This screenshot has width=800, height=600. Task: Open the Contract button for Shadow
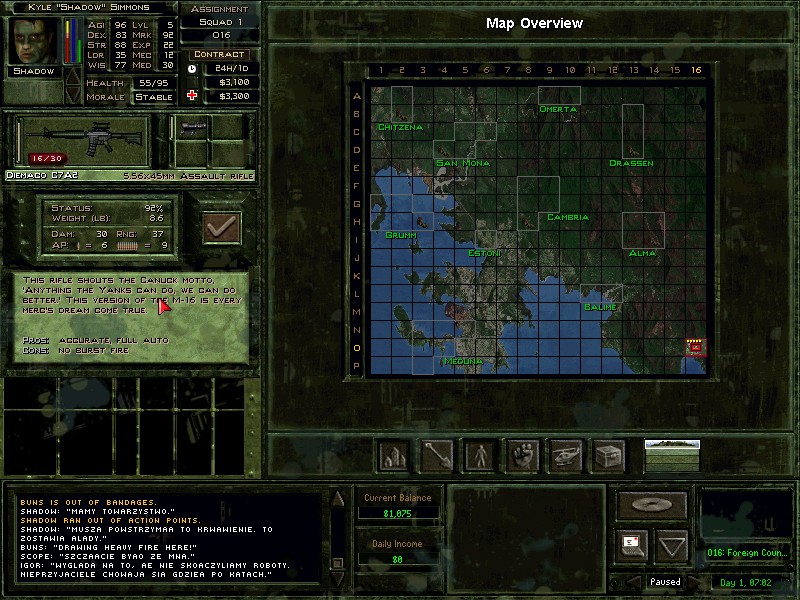(219, 54)
